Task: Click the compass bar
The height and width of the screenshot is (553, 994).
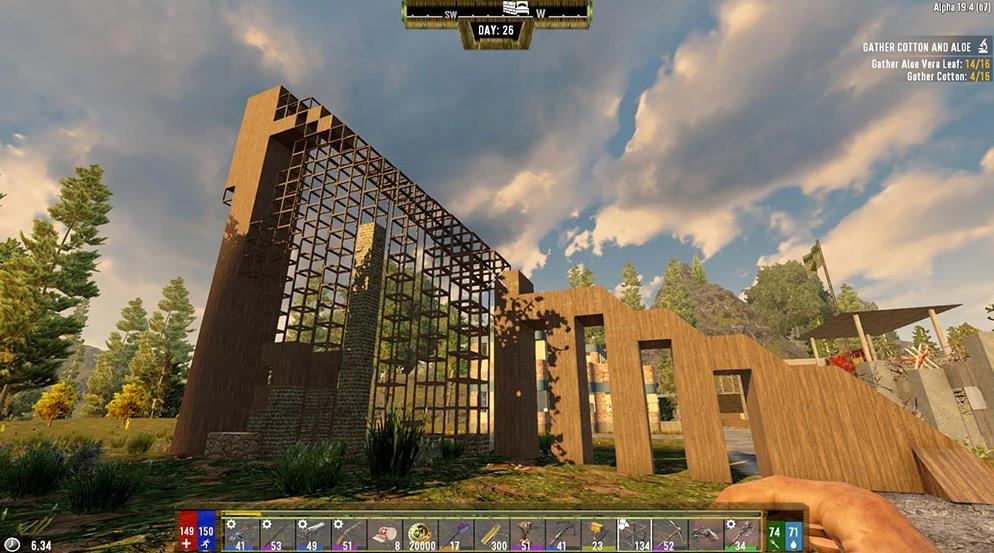Action: (x=495, y=11)
